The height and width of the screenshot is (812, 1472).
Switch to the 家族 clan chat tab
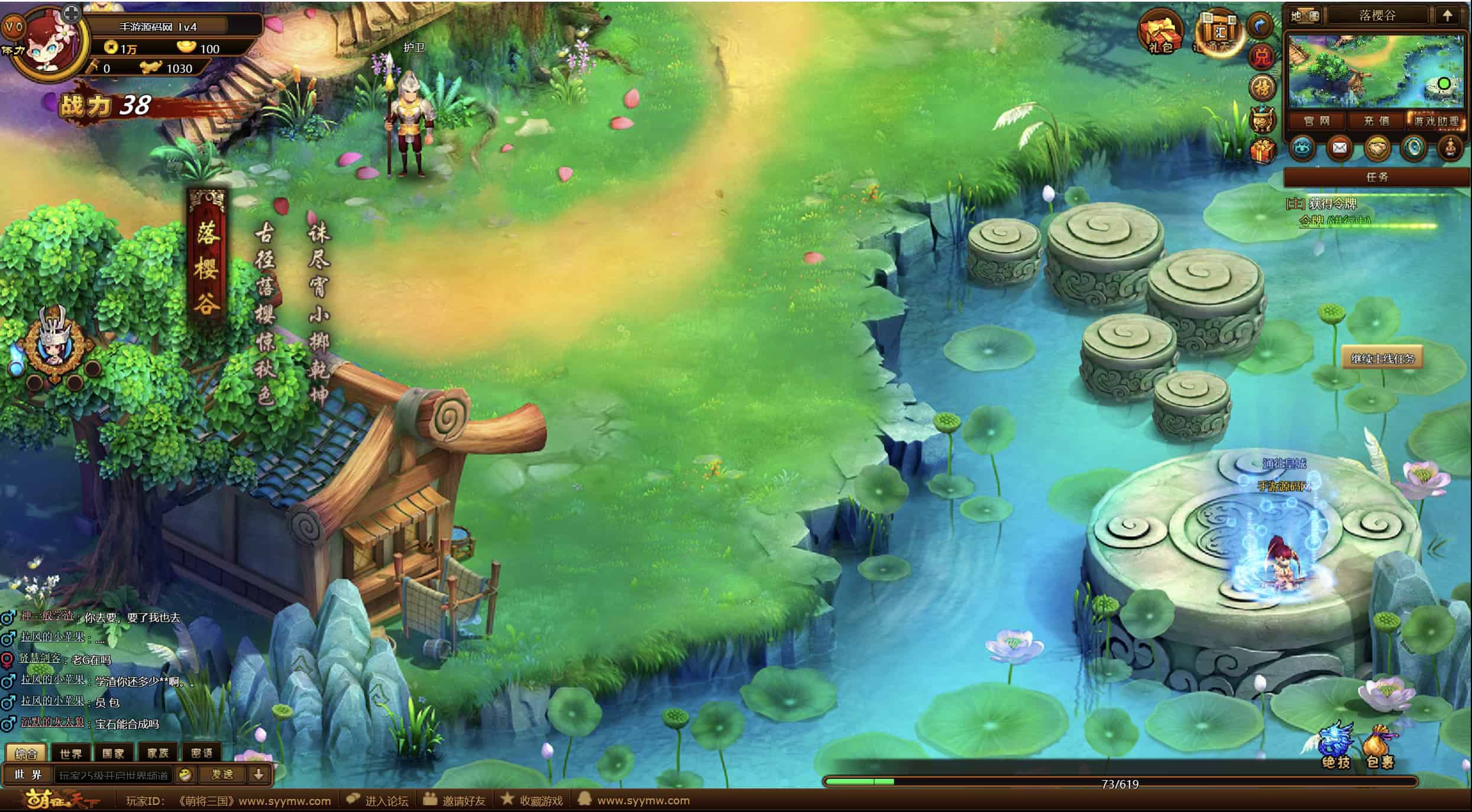(158, 753)
